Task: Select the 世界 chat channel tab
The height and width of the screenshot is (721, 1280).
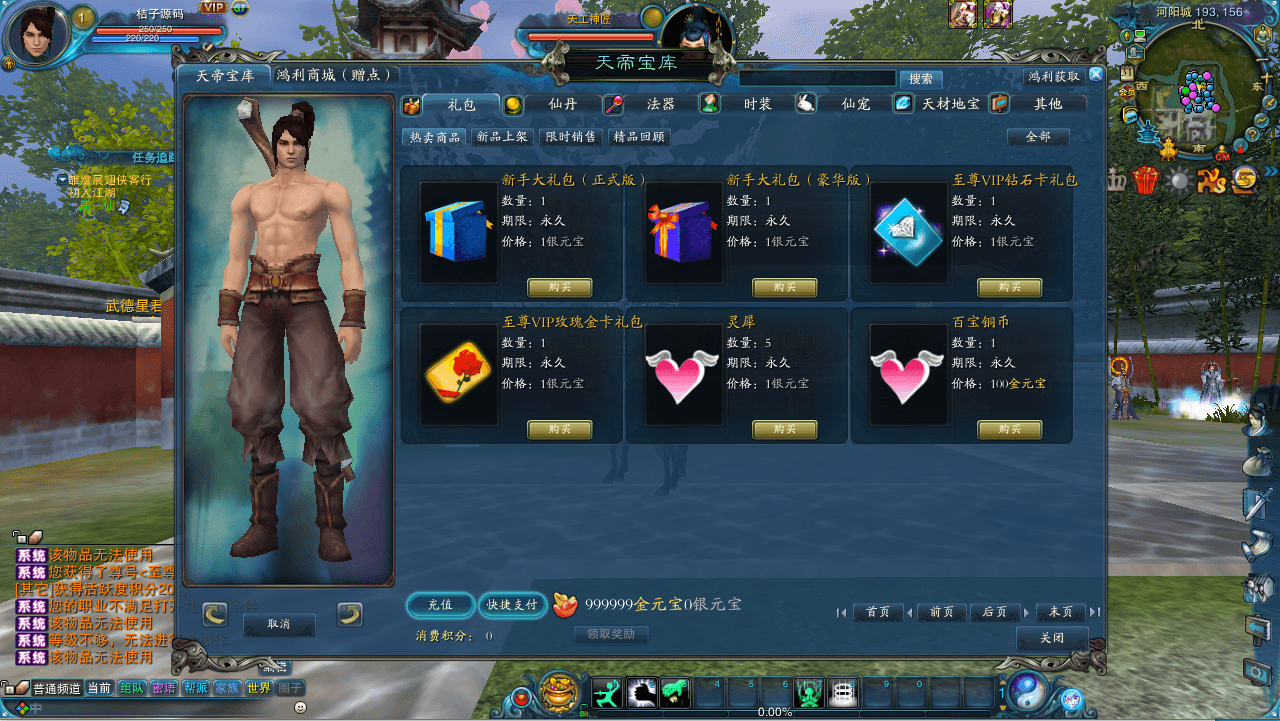Action: point(258,688)
